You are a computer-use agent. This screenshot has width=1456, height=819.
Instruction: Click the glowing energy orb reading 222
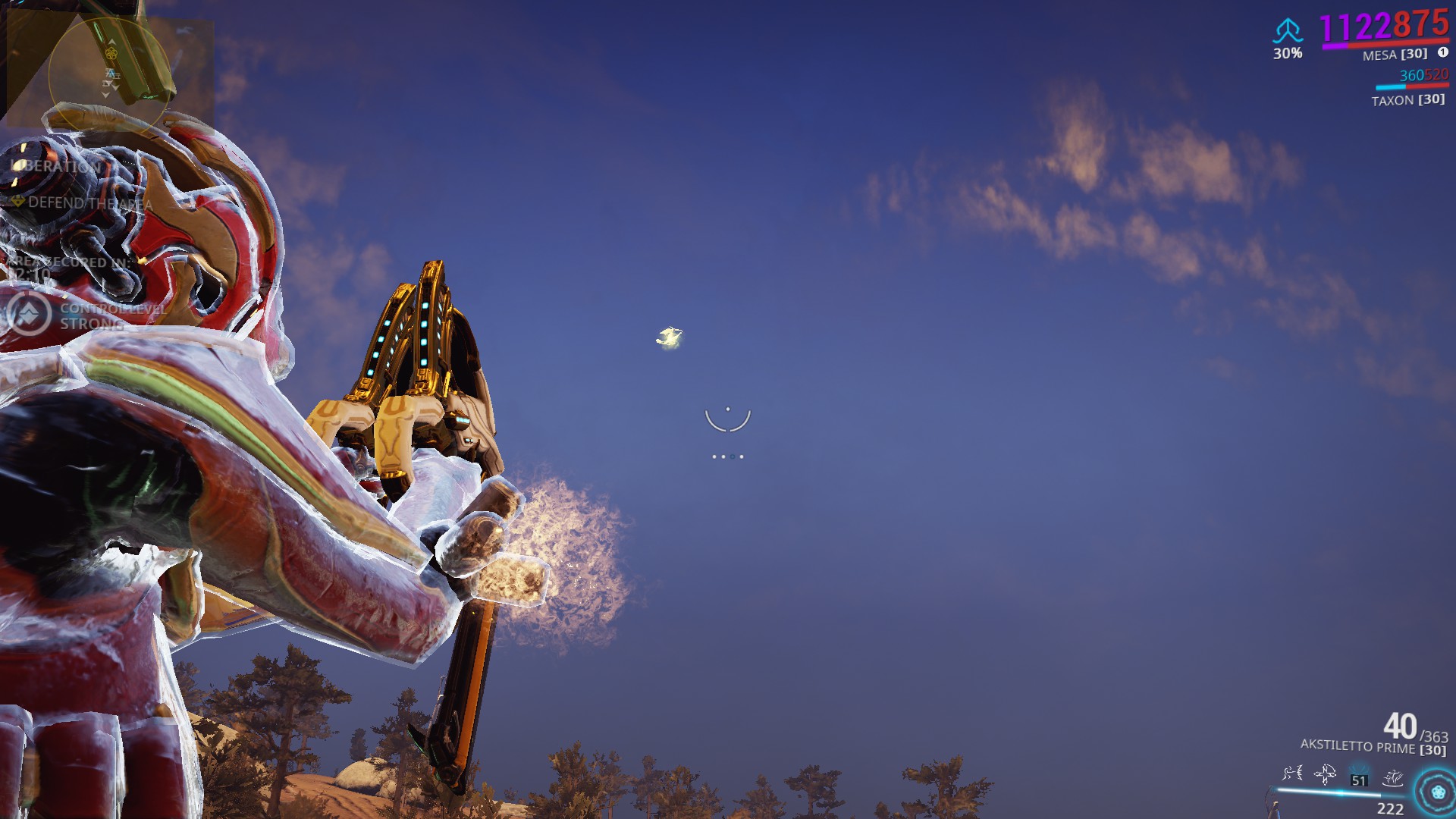click(1436, 792)
